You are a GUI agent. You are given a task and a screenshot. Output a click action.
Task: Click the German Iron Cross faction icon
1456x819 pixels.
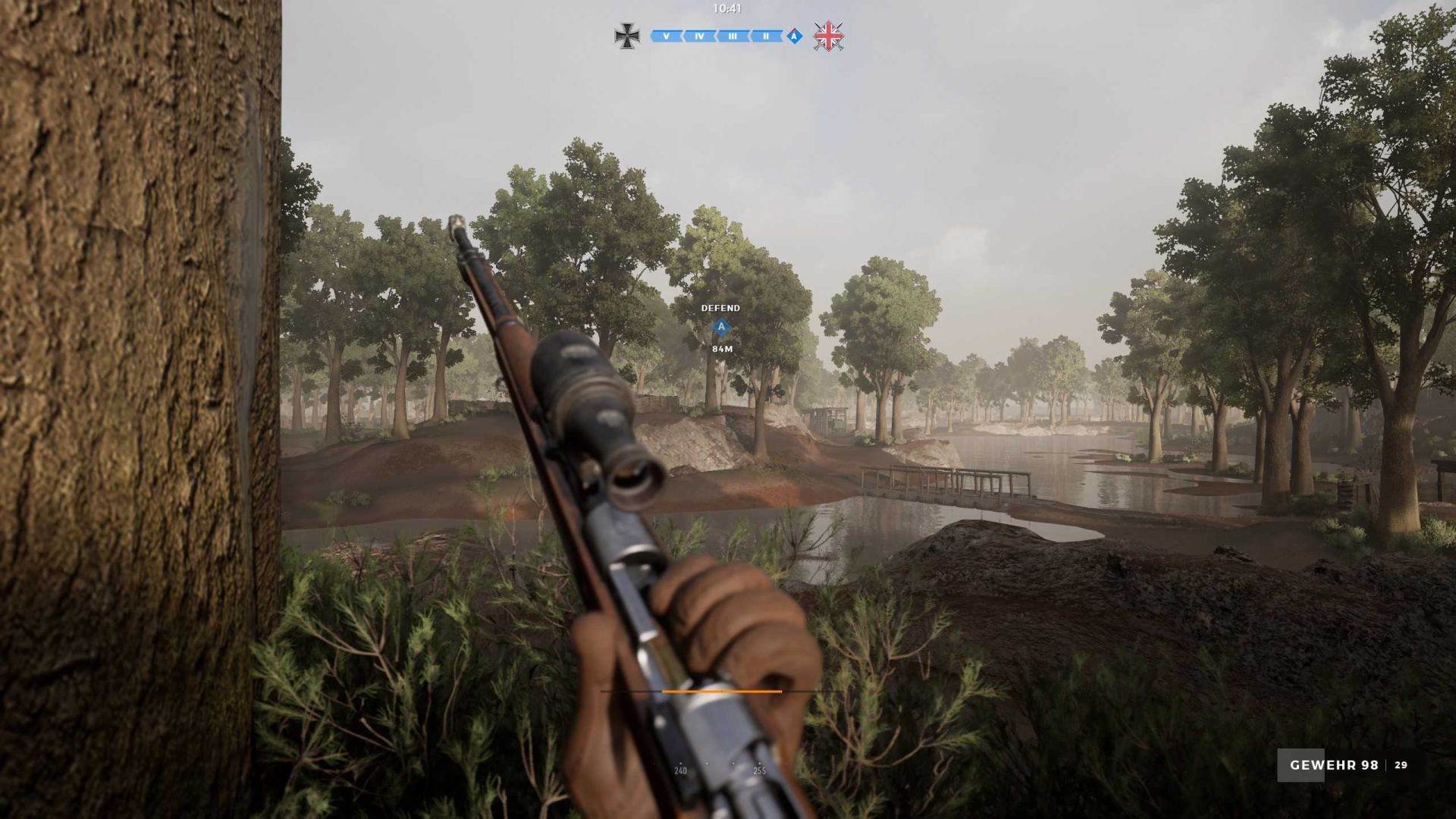click(626, 36)
